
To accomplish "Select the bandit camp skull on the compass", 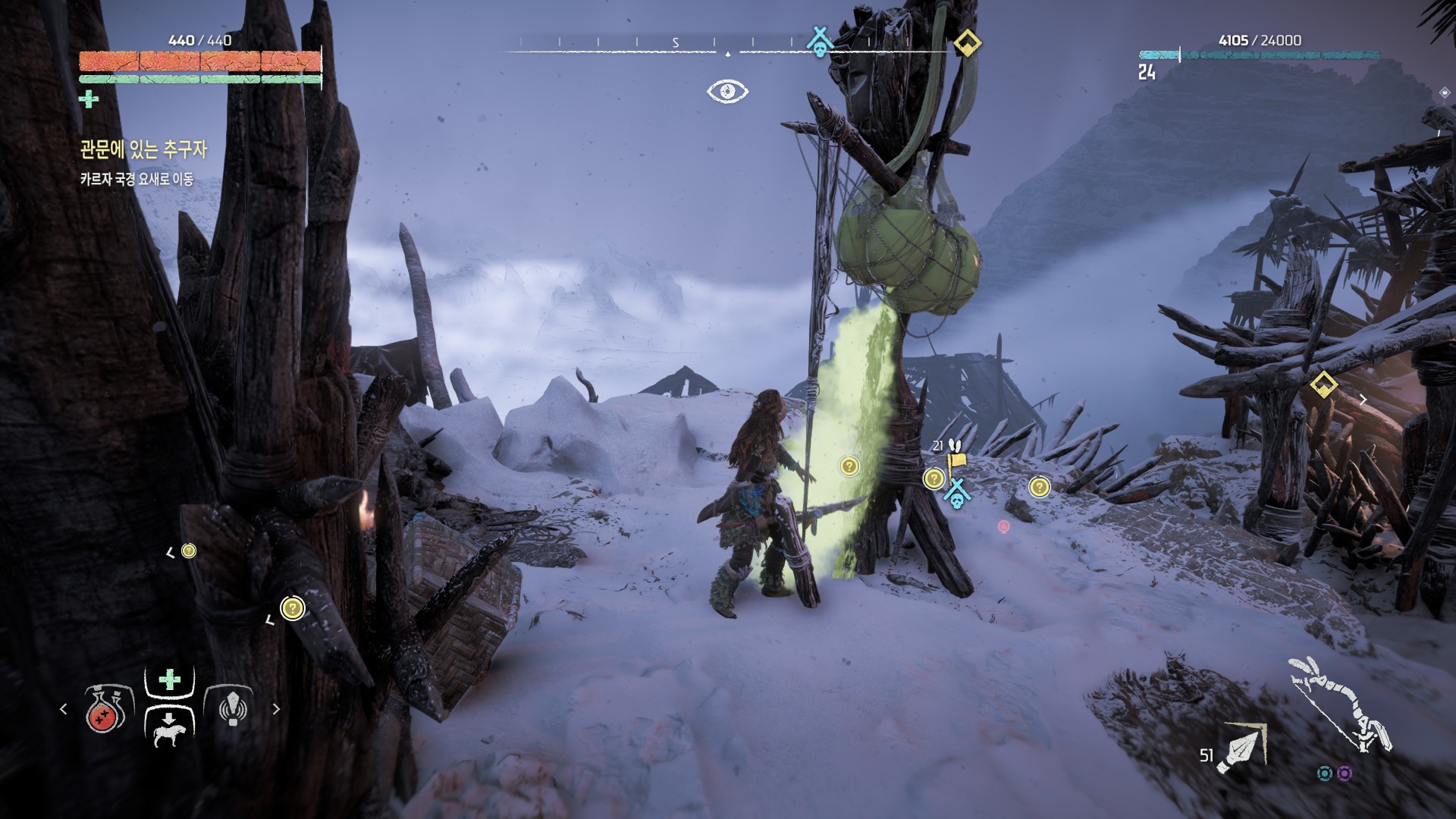I will coord(819,42).
